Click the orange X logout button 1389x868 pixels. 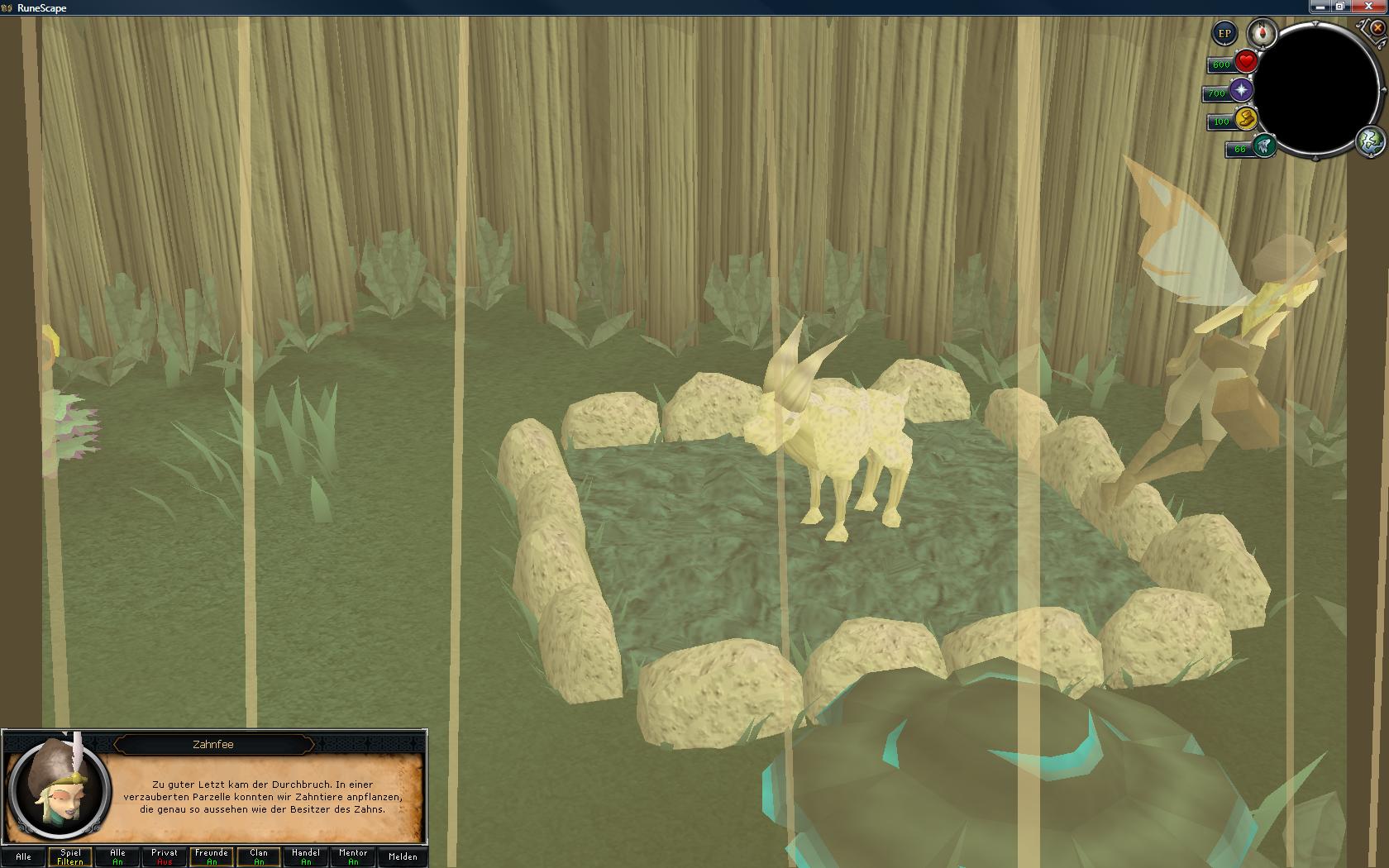click(x=1377, y=27)
